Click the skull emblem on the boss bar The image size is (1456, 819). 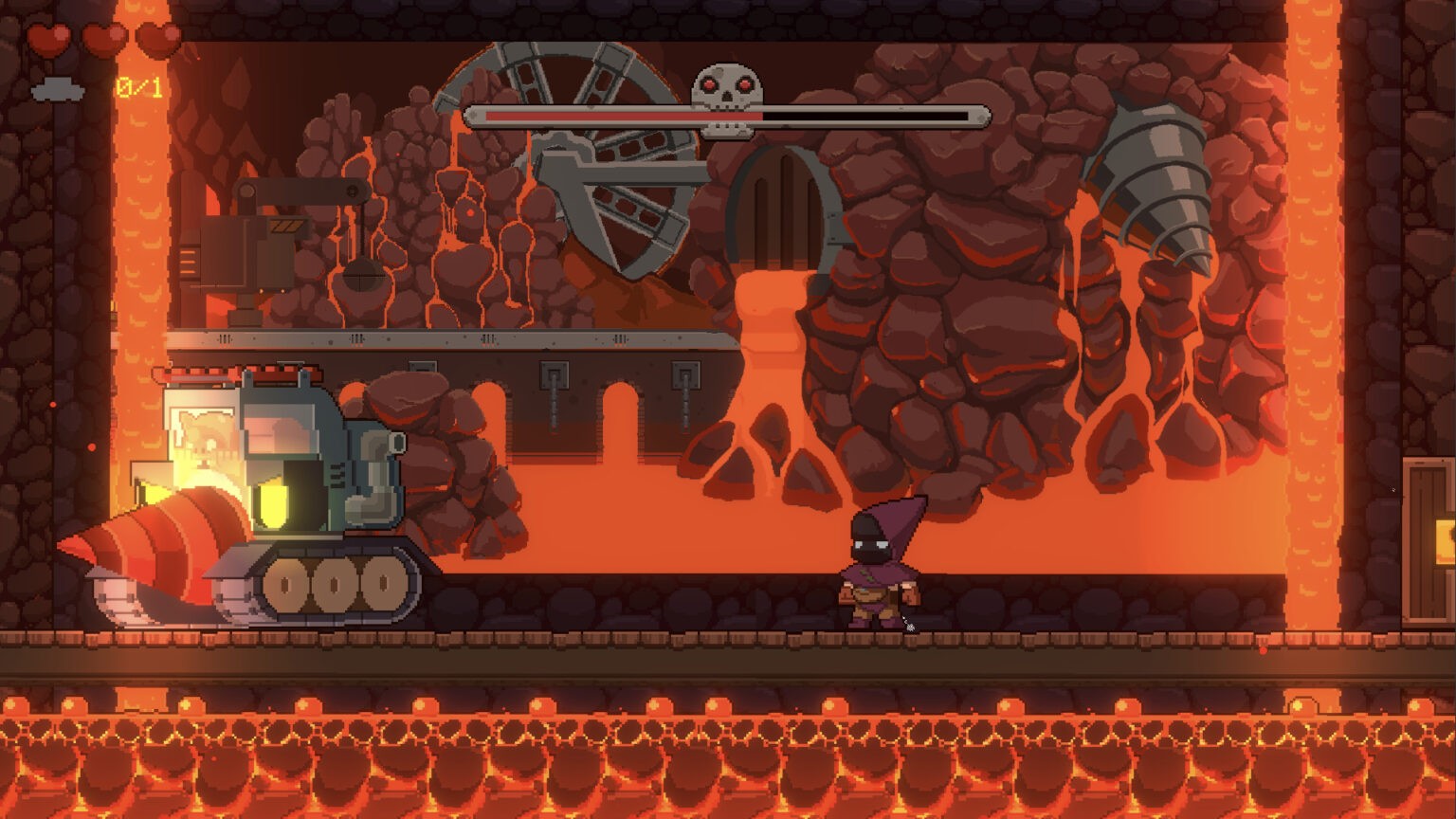tap(726, 93)
